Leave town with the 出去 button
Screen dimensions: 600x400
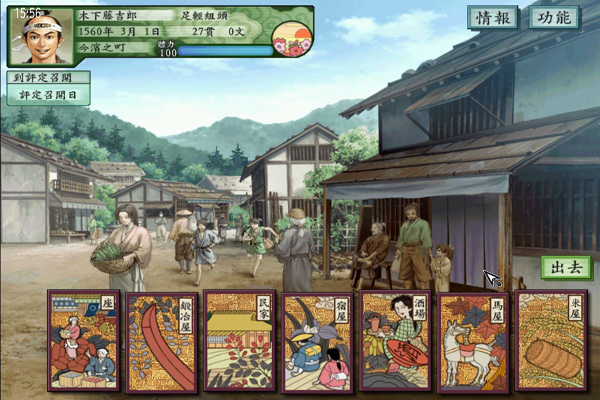tap(565, 267)
